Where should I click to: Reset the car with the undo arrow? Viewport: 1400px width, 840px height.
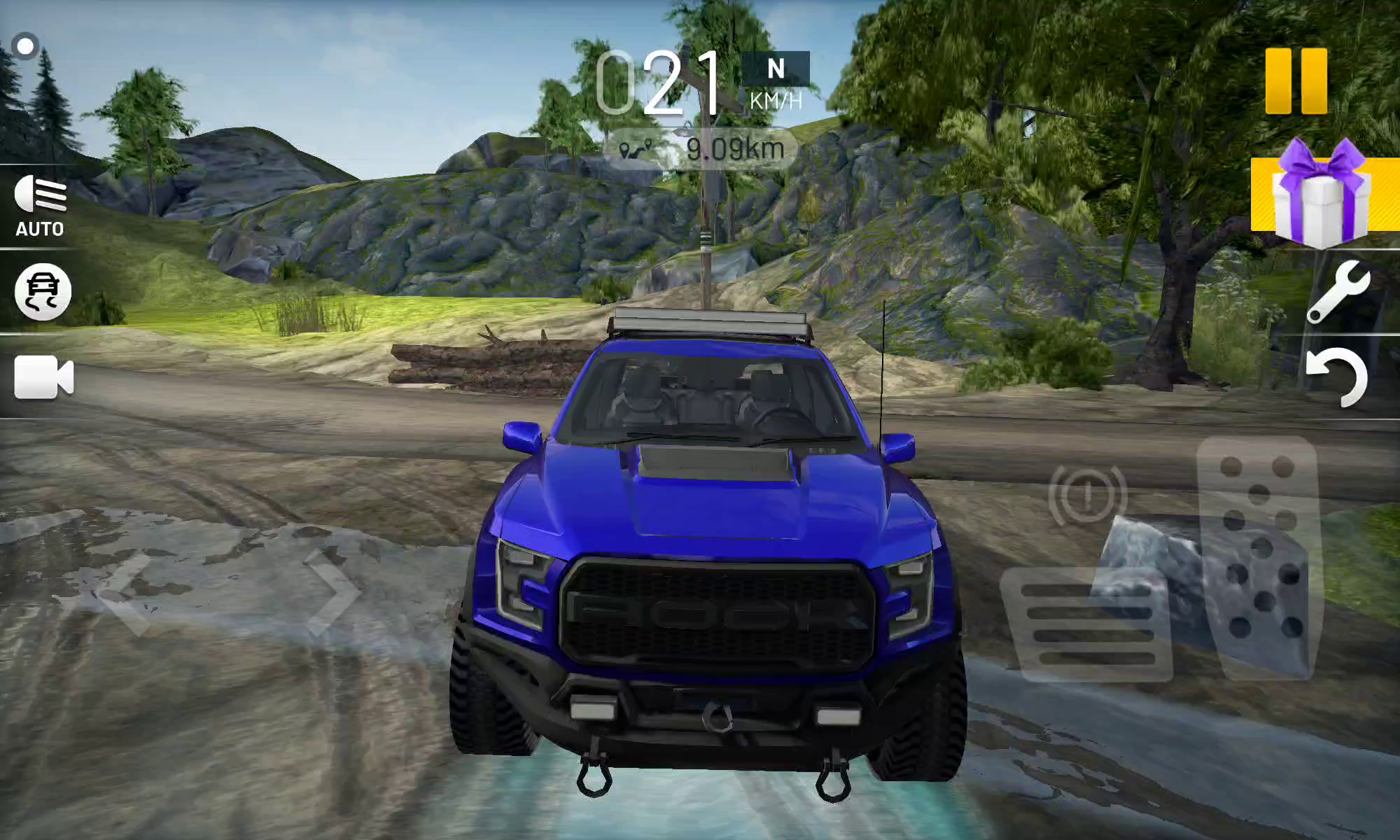pos(1337,377)
